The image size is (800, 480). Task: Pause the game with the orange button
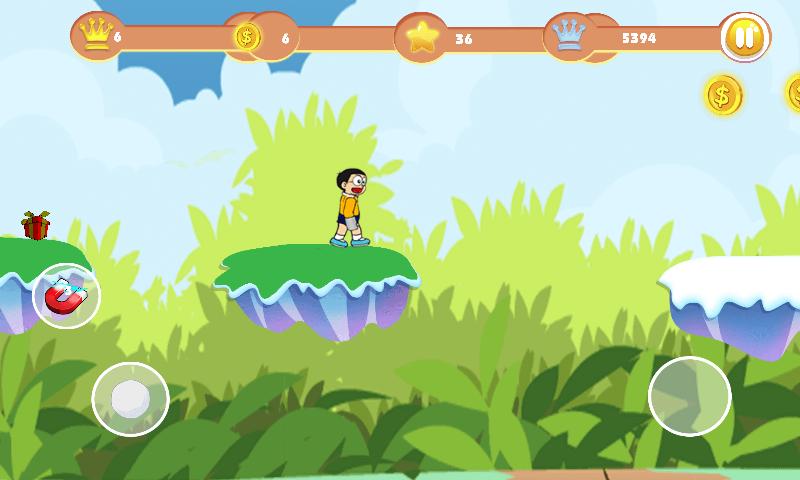click(744, 38)
